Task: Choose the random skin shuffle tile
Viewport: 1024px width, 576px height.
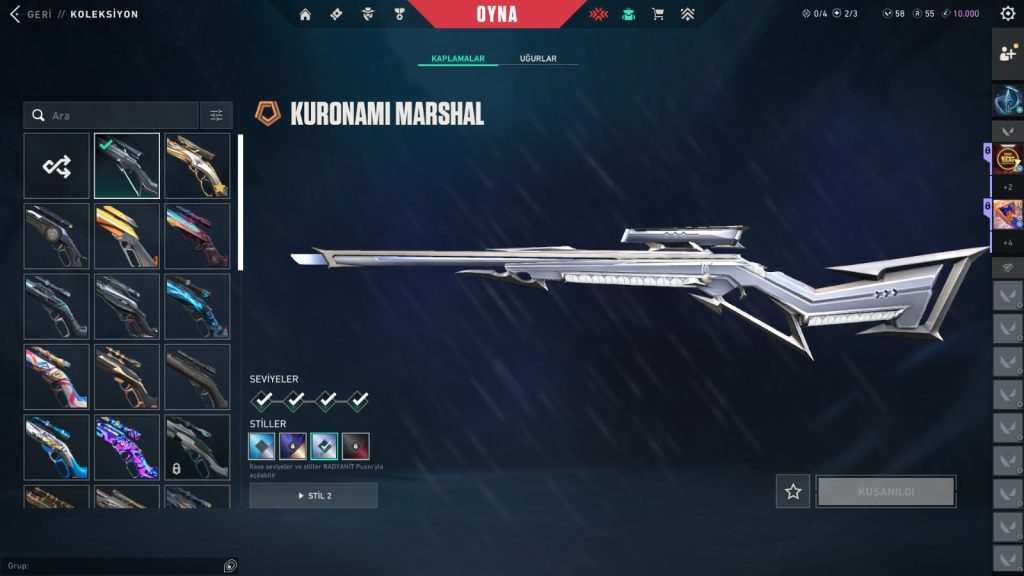Action: coord(57,166)
